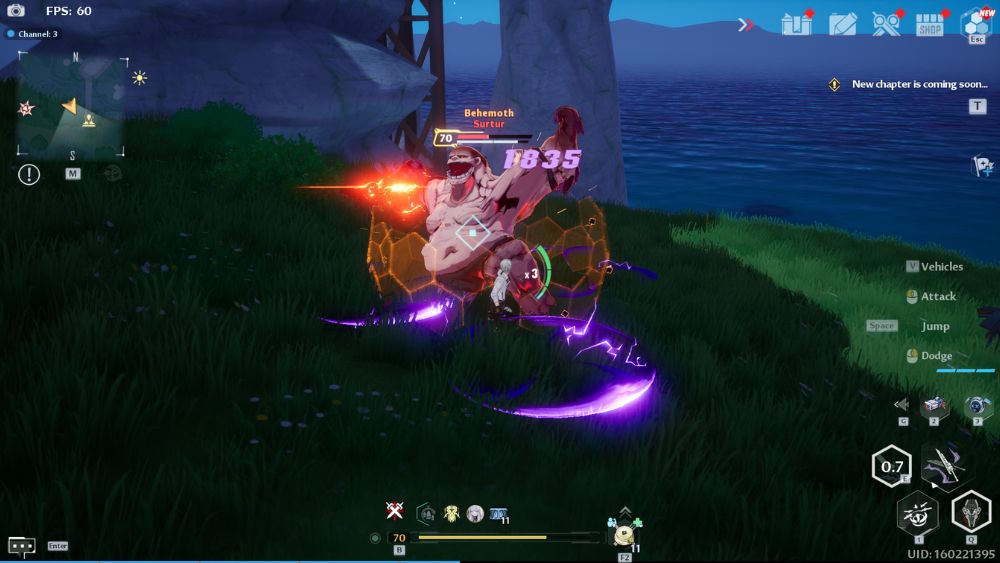This screenshot has height=563, width=1000.
Task: Open the crossed scissors icon menu
Action: tap(886, 24)
